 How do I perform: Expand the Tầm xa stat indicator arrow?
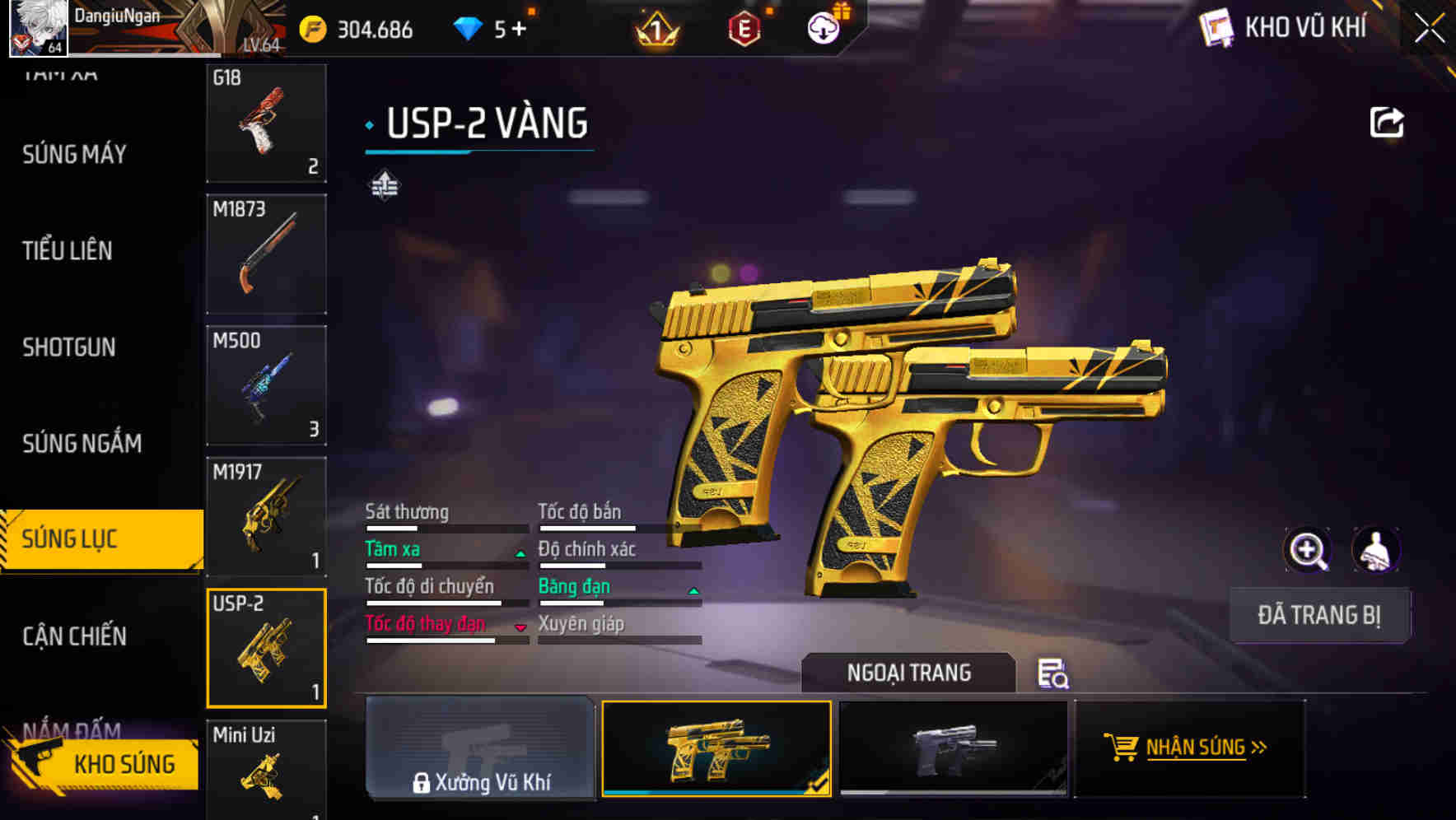[x=520, y=553]
